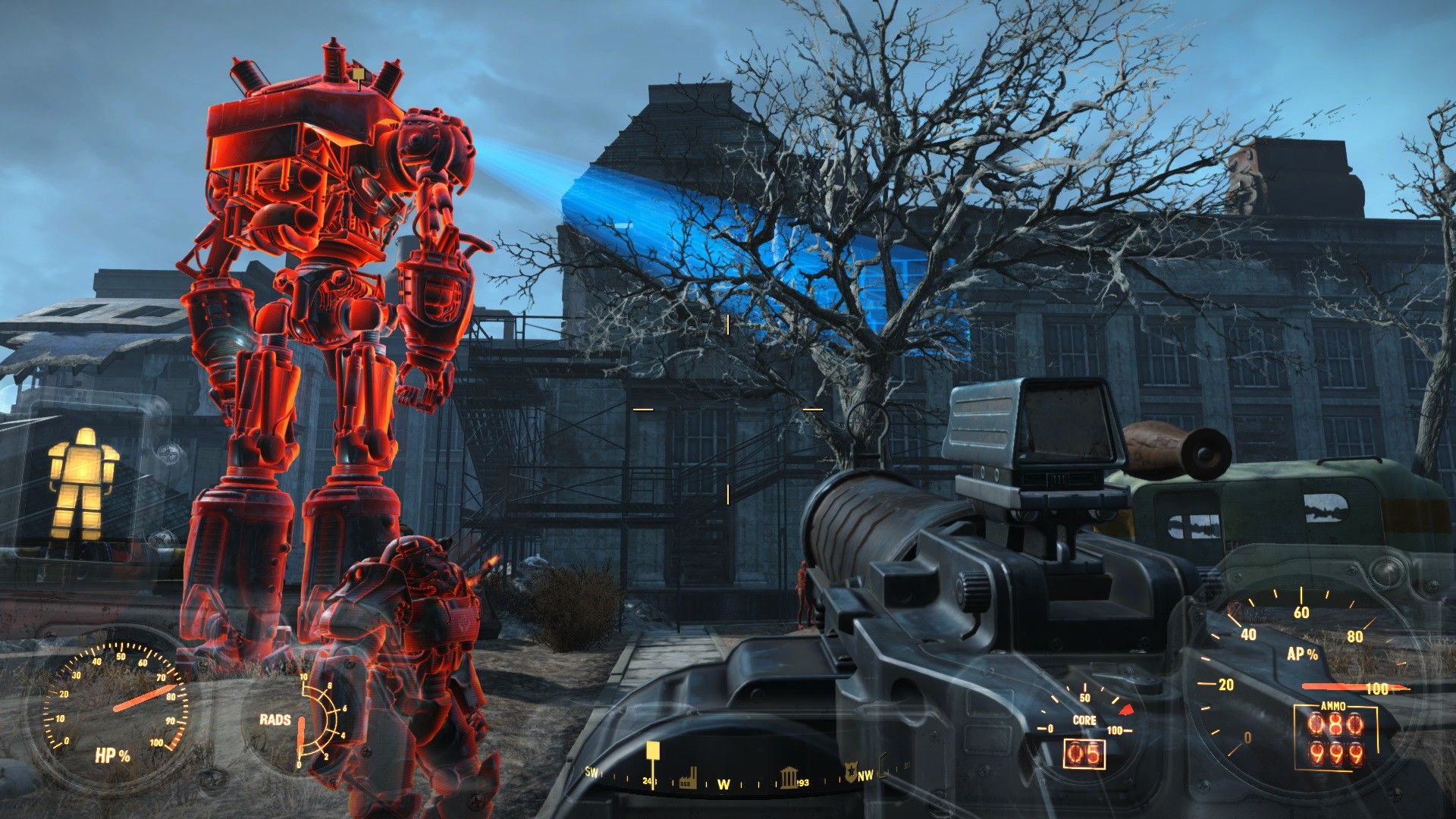Click the quest marker above the giant robot
This screenshot has width=1456, height=819.
tap(356, 74)
